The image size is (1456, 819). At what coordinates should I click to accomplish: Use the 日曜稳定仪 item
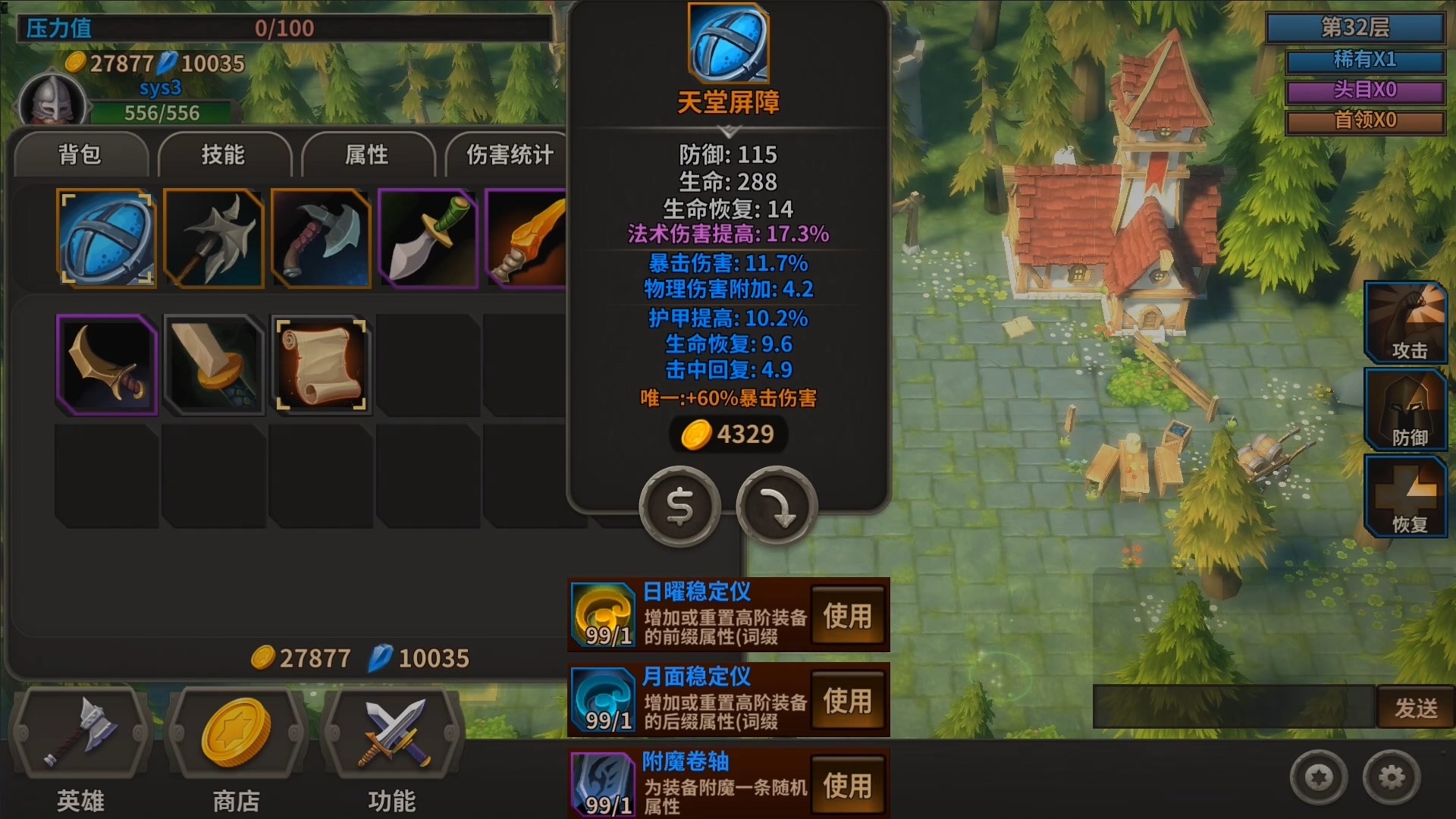pos(849,615)
